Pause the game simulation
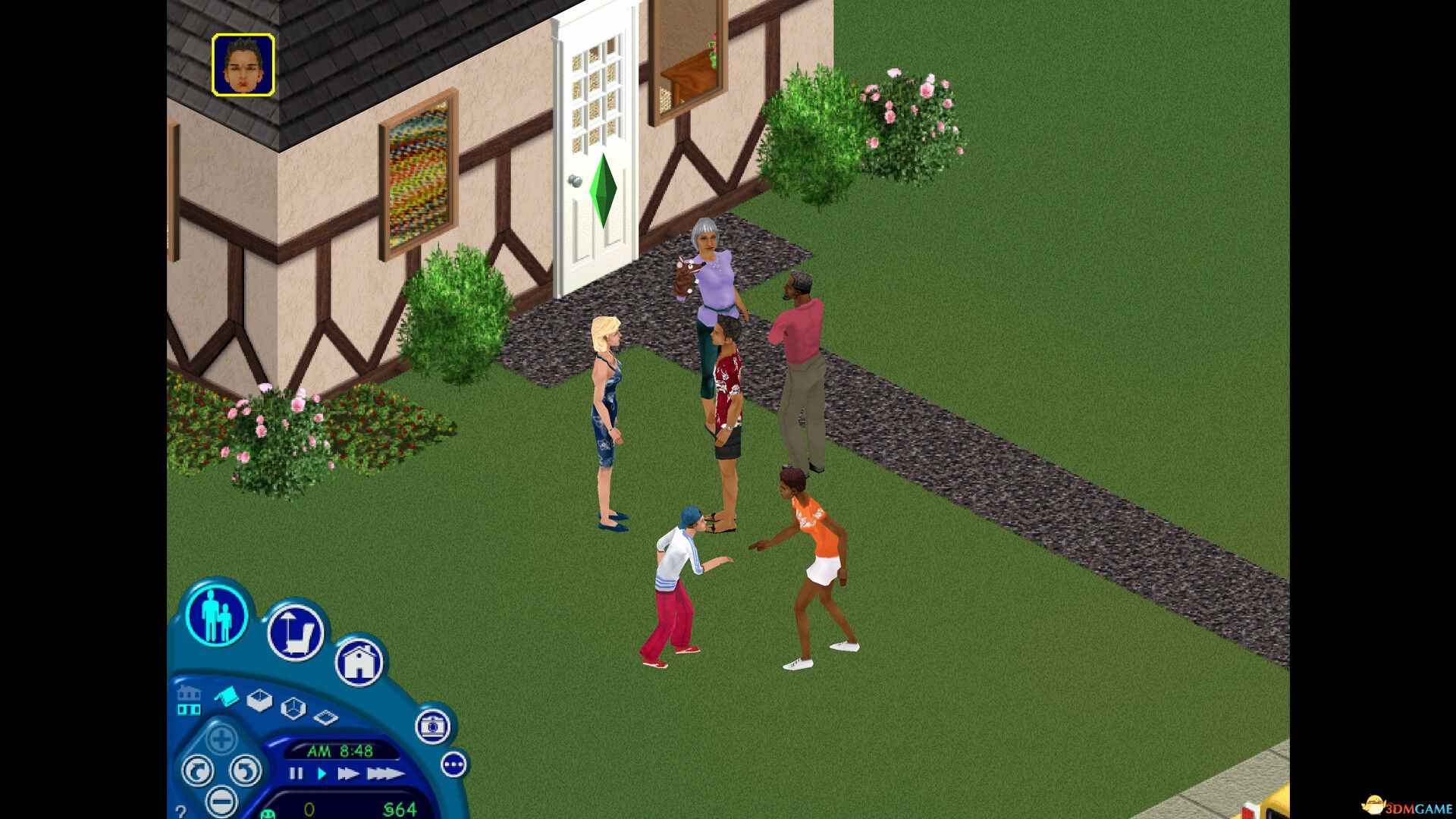The height and width of the screenshot is (819, 1456). (297, 773)
